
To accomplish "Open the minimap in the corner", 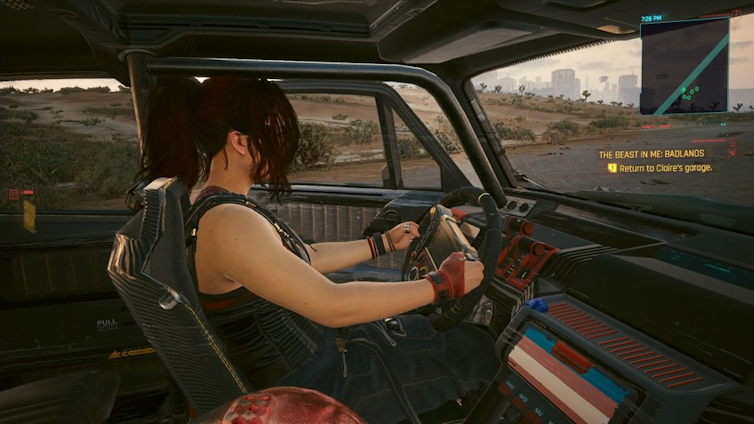I will pos(684,65).
